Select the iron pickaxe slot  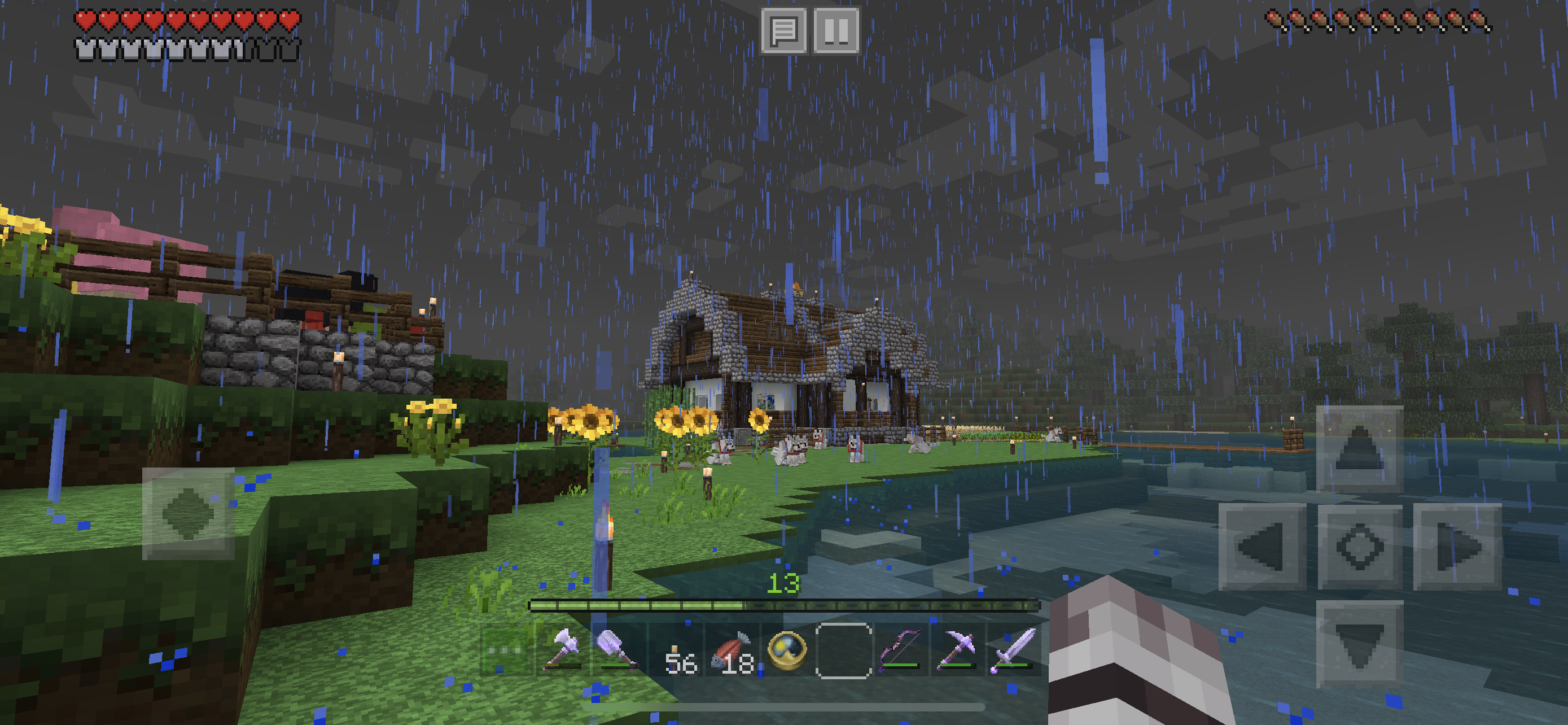[x=956, y=650]
